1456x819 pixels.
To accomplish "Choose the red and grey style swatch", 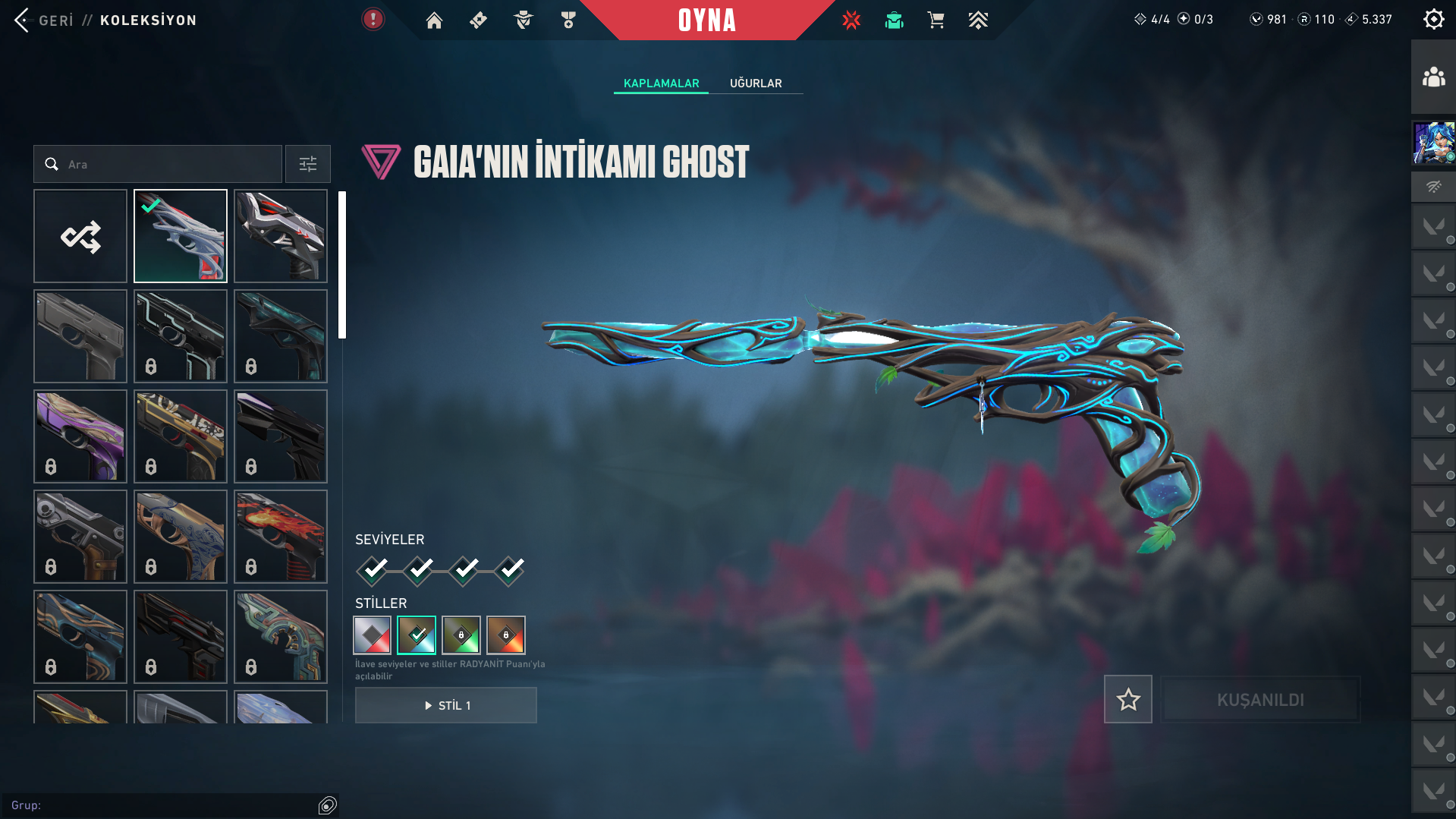I will pyautogui.click(x=372, y=635).
